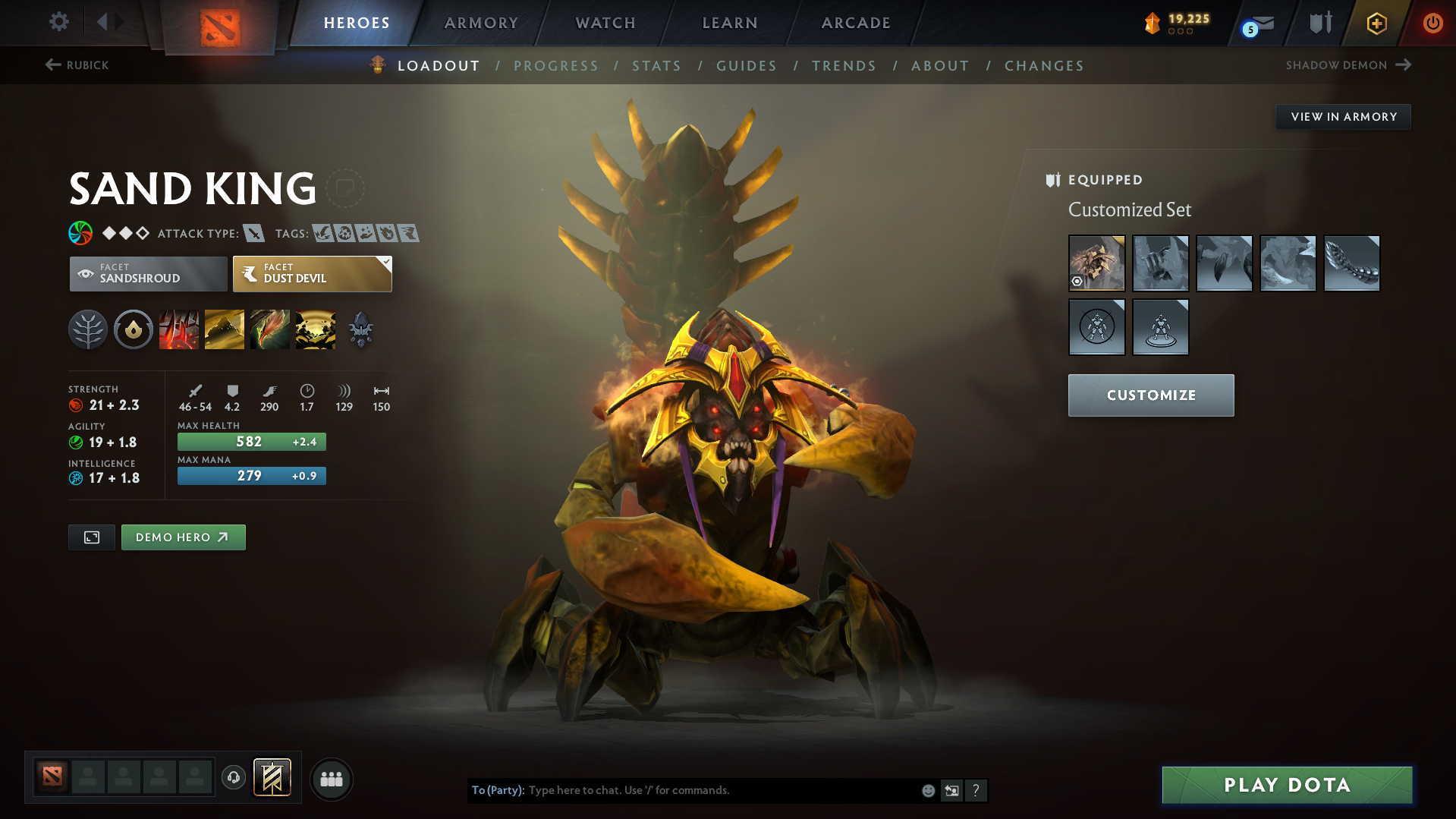Inspect Sand King's talent tree icon
Image resolution: width=1456 pixels, height=819 pixels.
(x=87, y=329)
